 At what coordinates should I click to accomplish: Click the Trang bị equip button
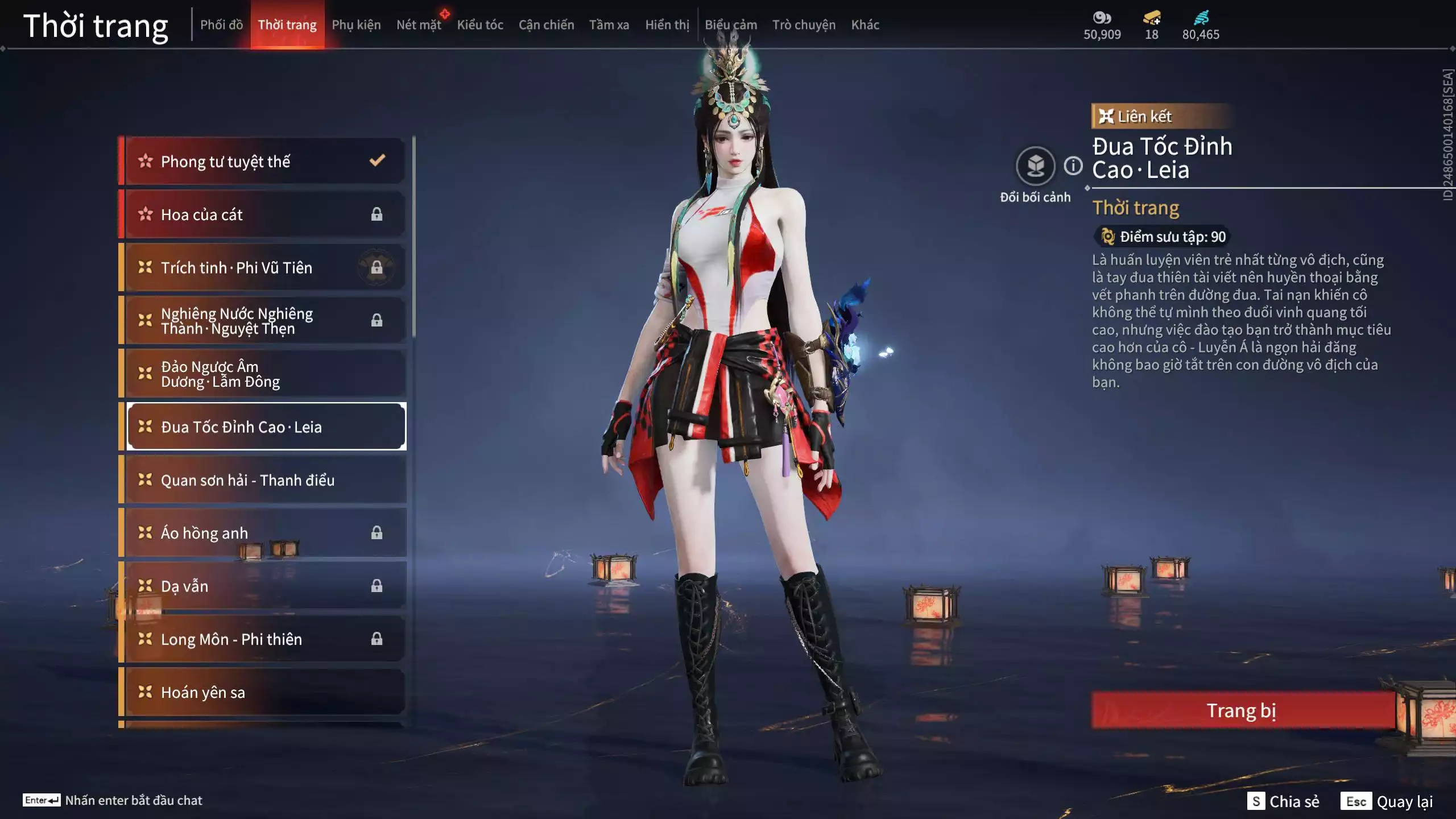pyautogui.click(x=1242, y=710)
